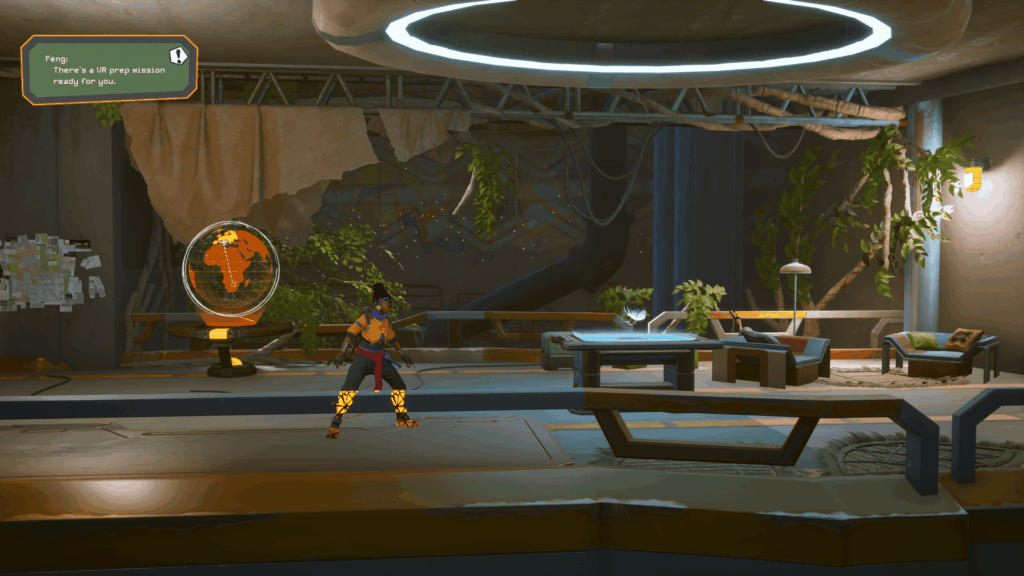Open Feng's VR prep mission notification

(x=100, y=72)
